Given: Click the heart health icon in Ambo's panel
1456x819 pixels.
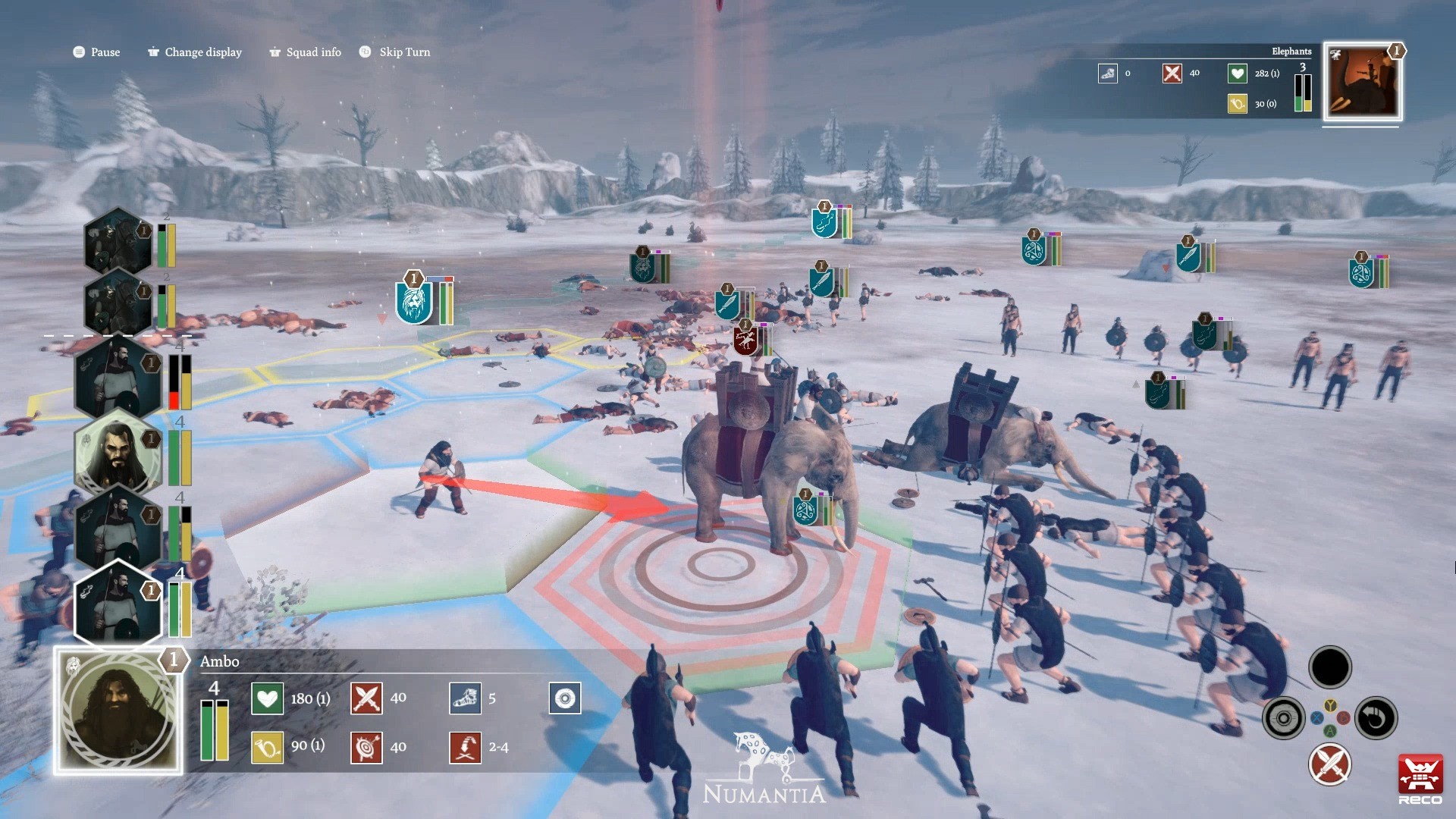Looking at the screenshot, I should 267,698.
